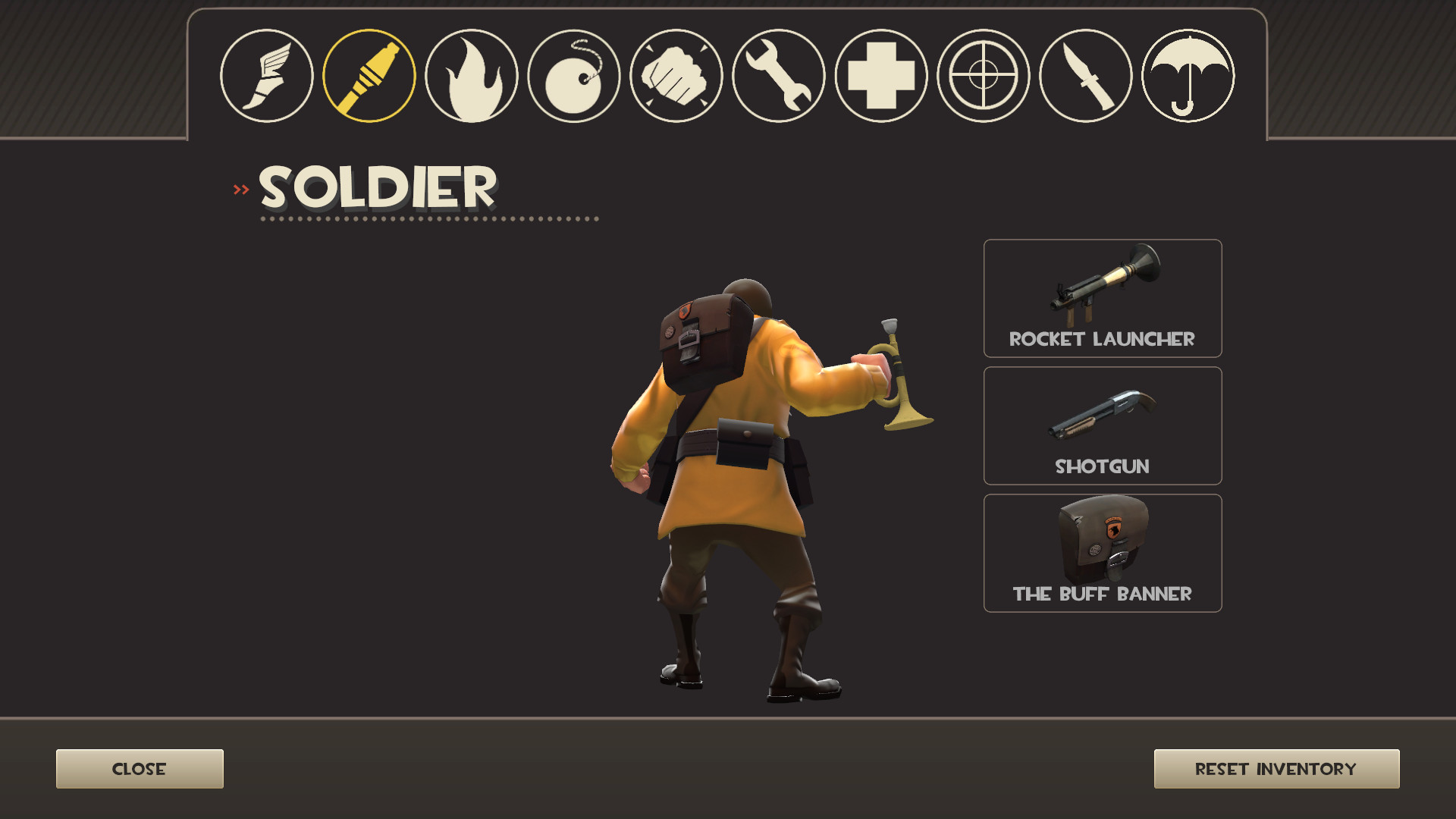Viewport: 1456px width, 819px height.
Task: Click the Close button
Action: point(139,768)
